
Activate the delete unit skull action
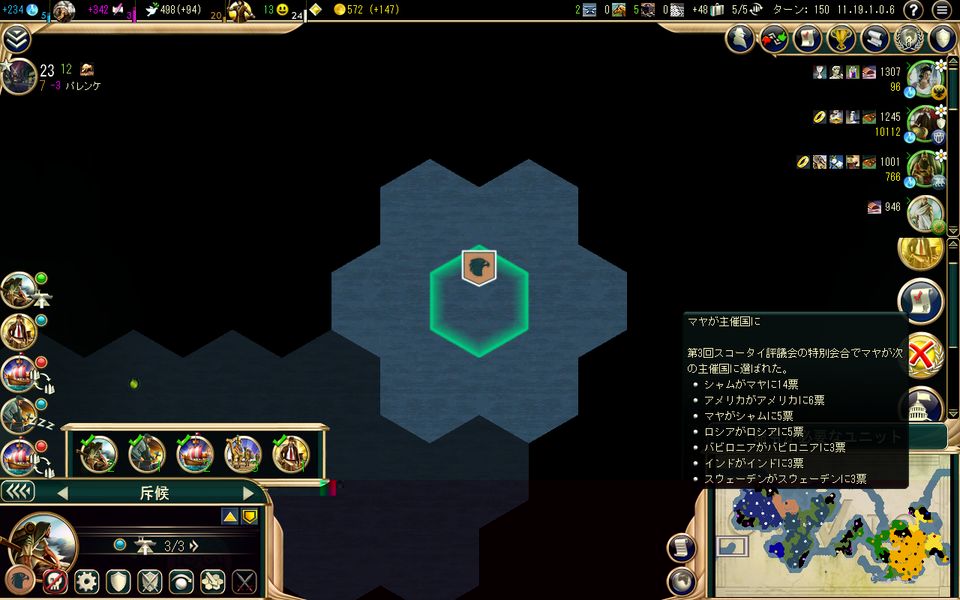coord(55,581)
